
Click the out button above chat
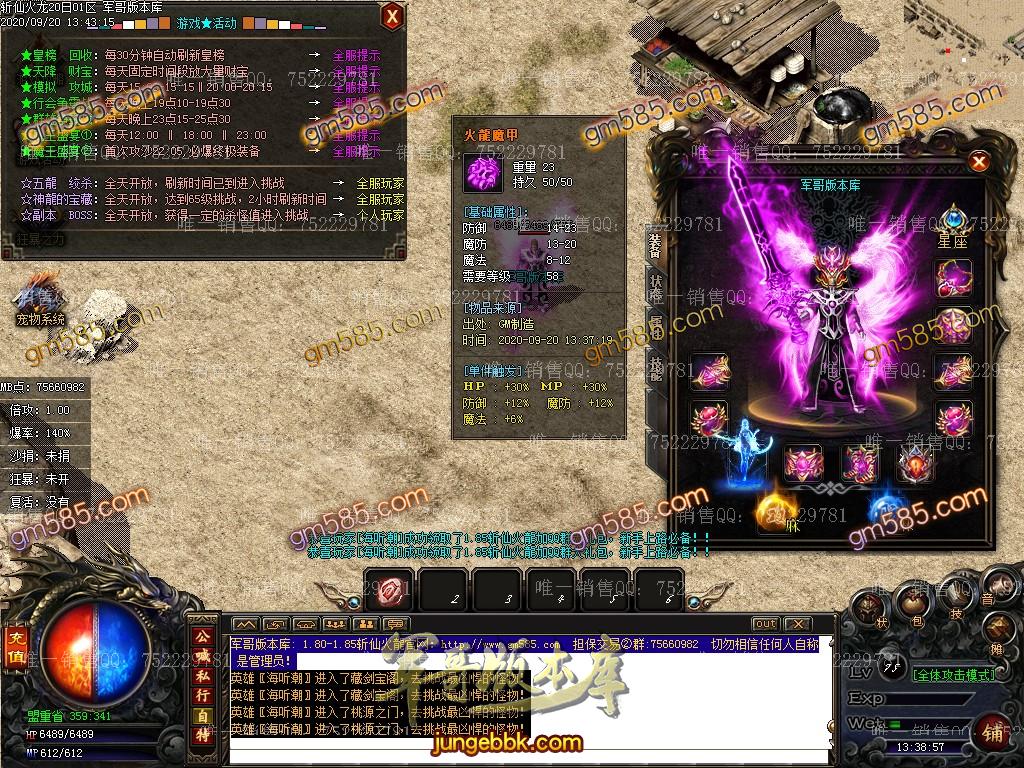tap(765, 624)
